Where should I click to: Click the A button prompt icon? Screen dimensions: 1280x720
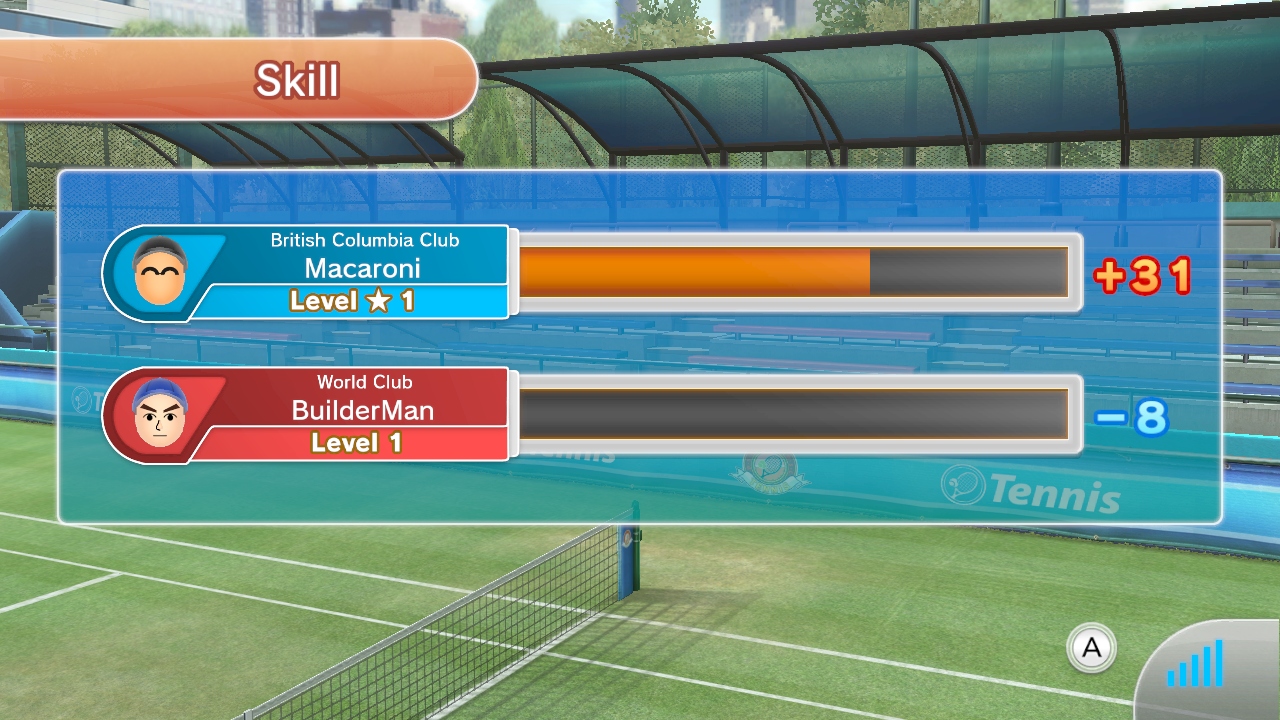pos(1091,649)
